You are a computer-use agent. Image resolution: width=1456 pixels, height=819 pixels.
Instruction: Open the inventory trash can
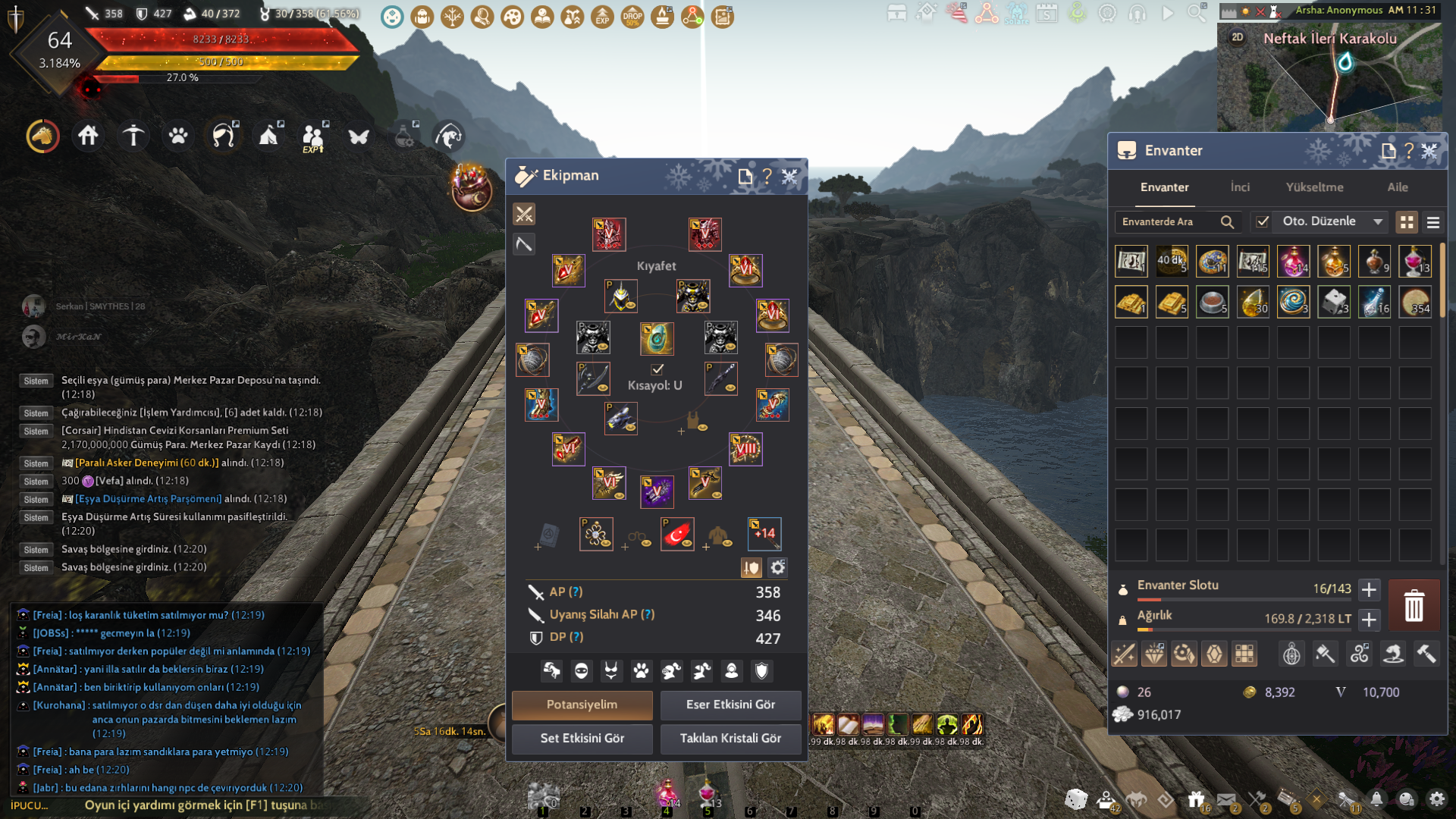(x=1414, y=606)
